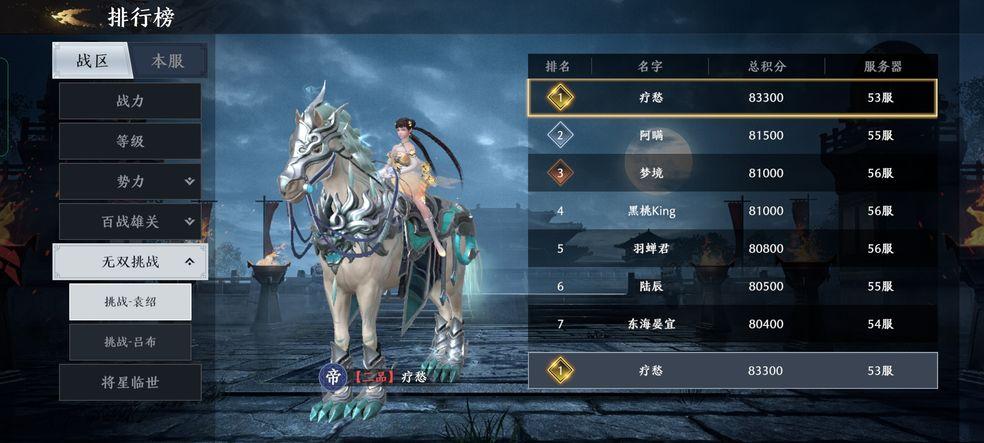
Task: Open the 战力 ranking category
Action: 130,101
